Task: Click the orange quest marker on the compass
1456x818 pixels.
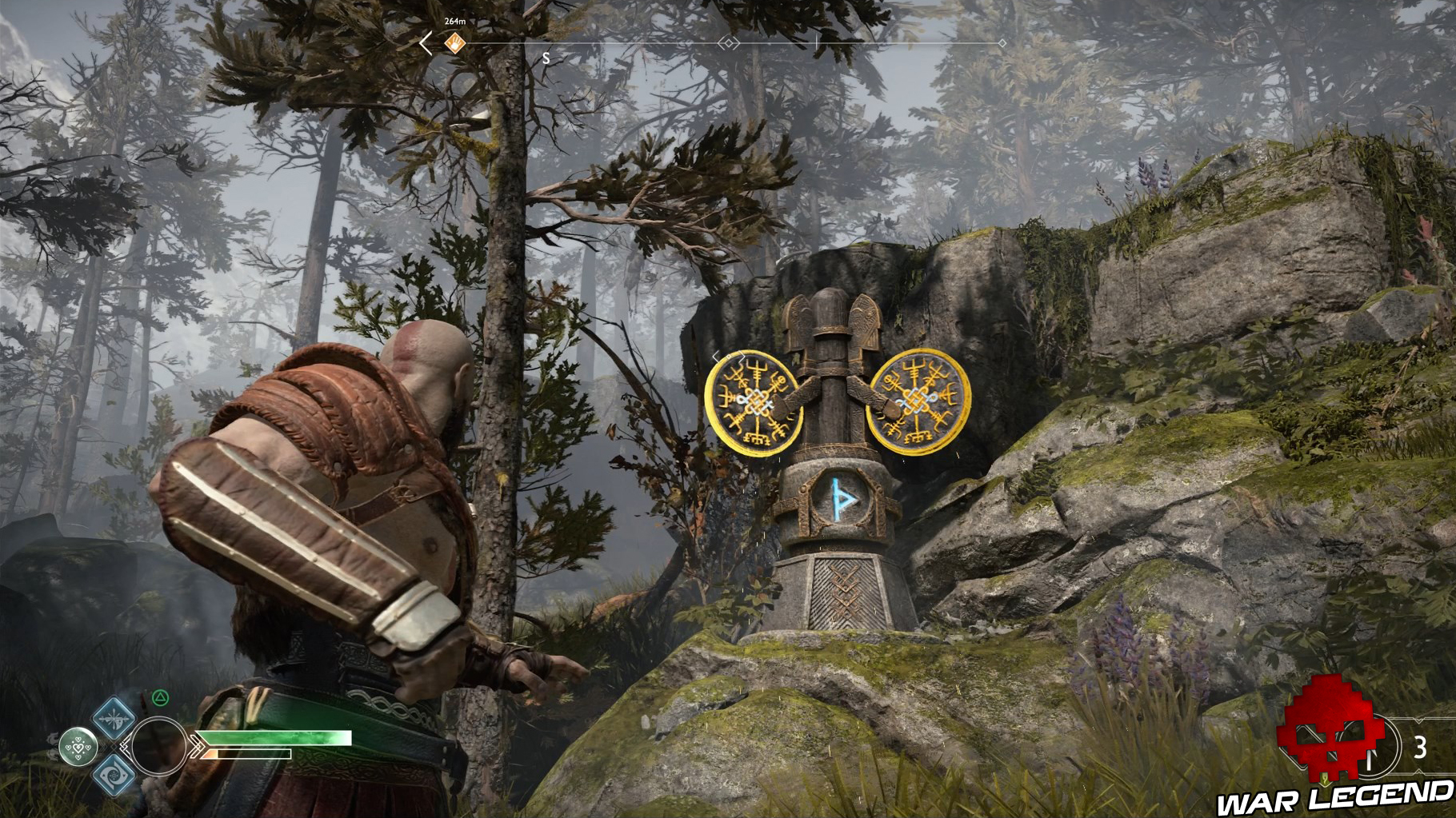Action: (x=454, y=43)
